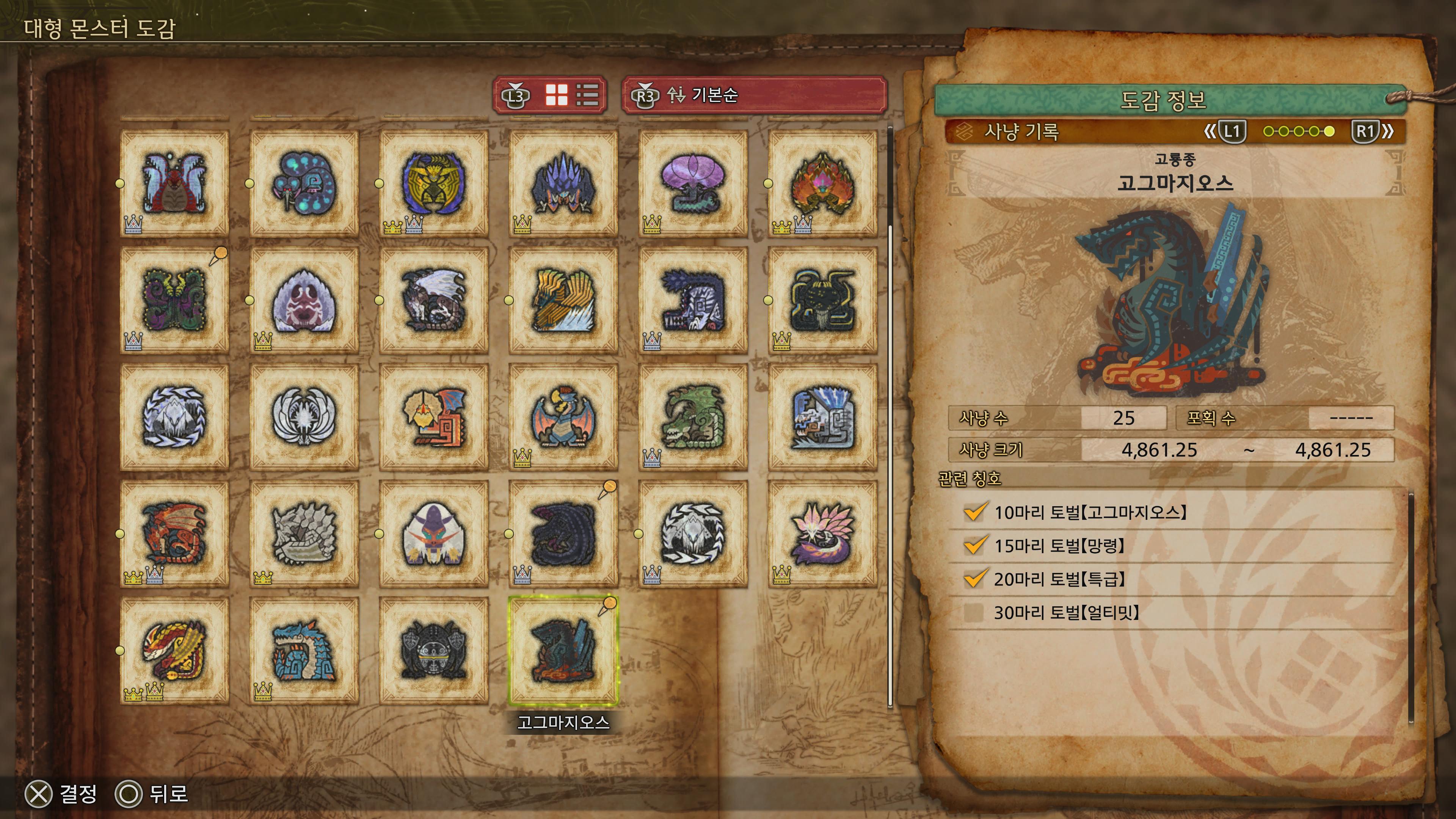
Task: Switch to the list view layout
Action: tap(587, 95)
